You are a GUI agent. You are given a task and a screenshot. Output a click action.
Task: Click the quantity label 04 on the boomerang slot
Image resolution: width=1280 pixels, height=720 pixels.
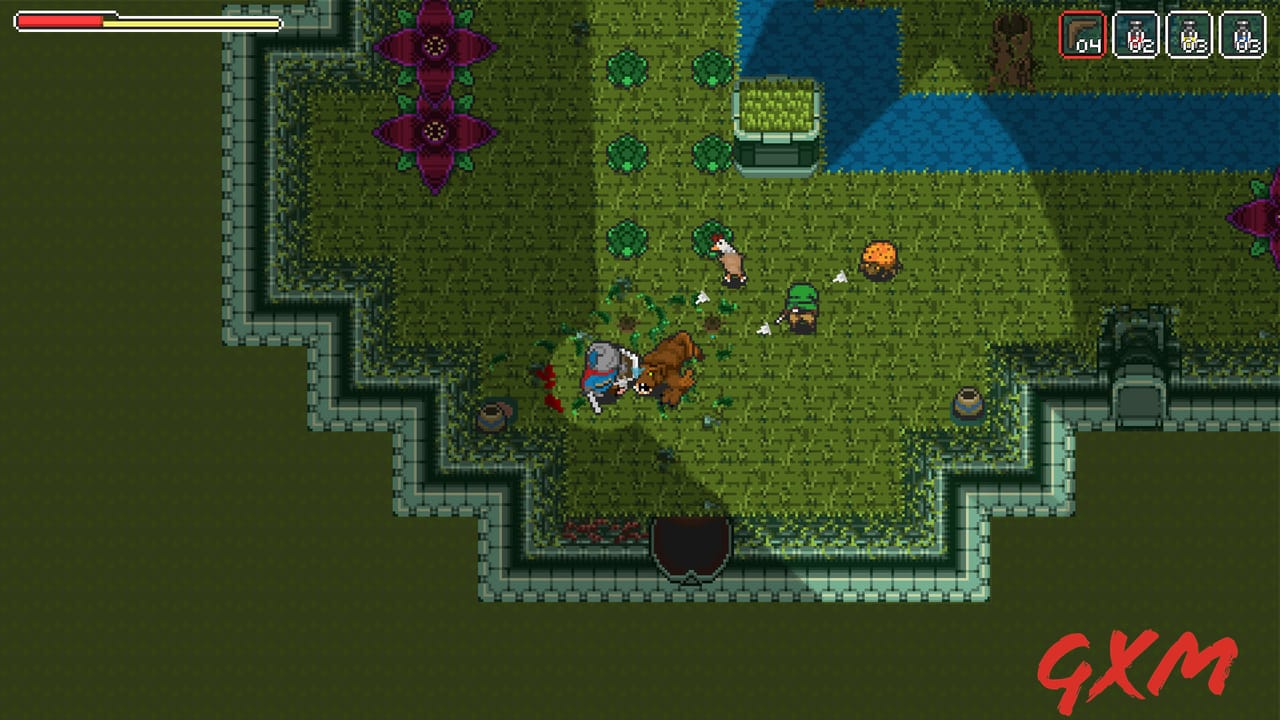pyautogui.click(x=1090, y=45)
